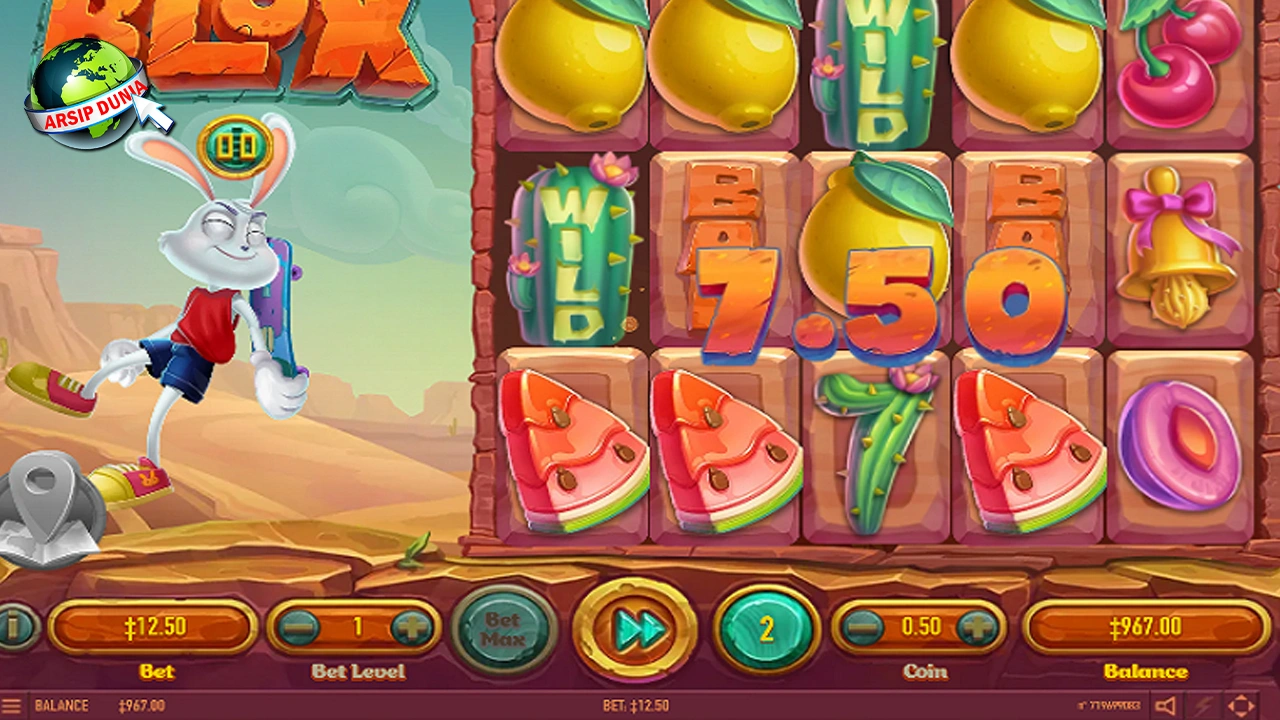
Task: Toggle sound with the speaker icon
Action: coord(1166,706)
